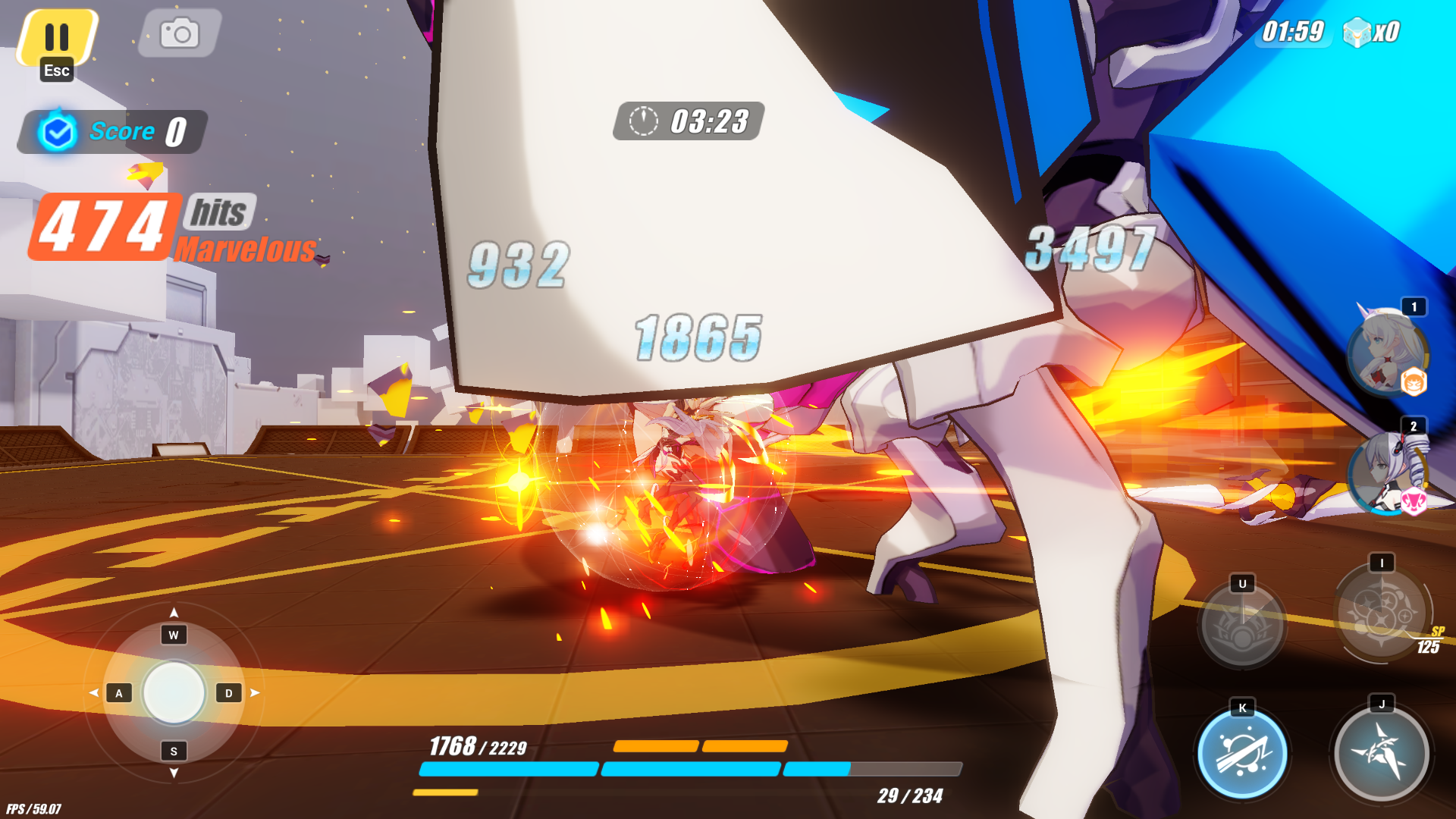Take a screenshot using the camera icon
Image resolution: width=1456 pixels, height=819 pixels.
point(177,32)
